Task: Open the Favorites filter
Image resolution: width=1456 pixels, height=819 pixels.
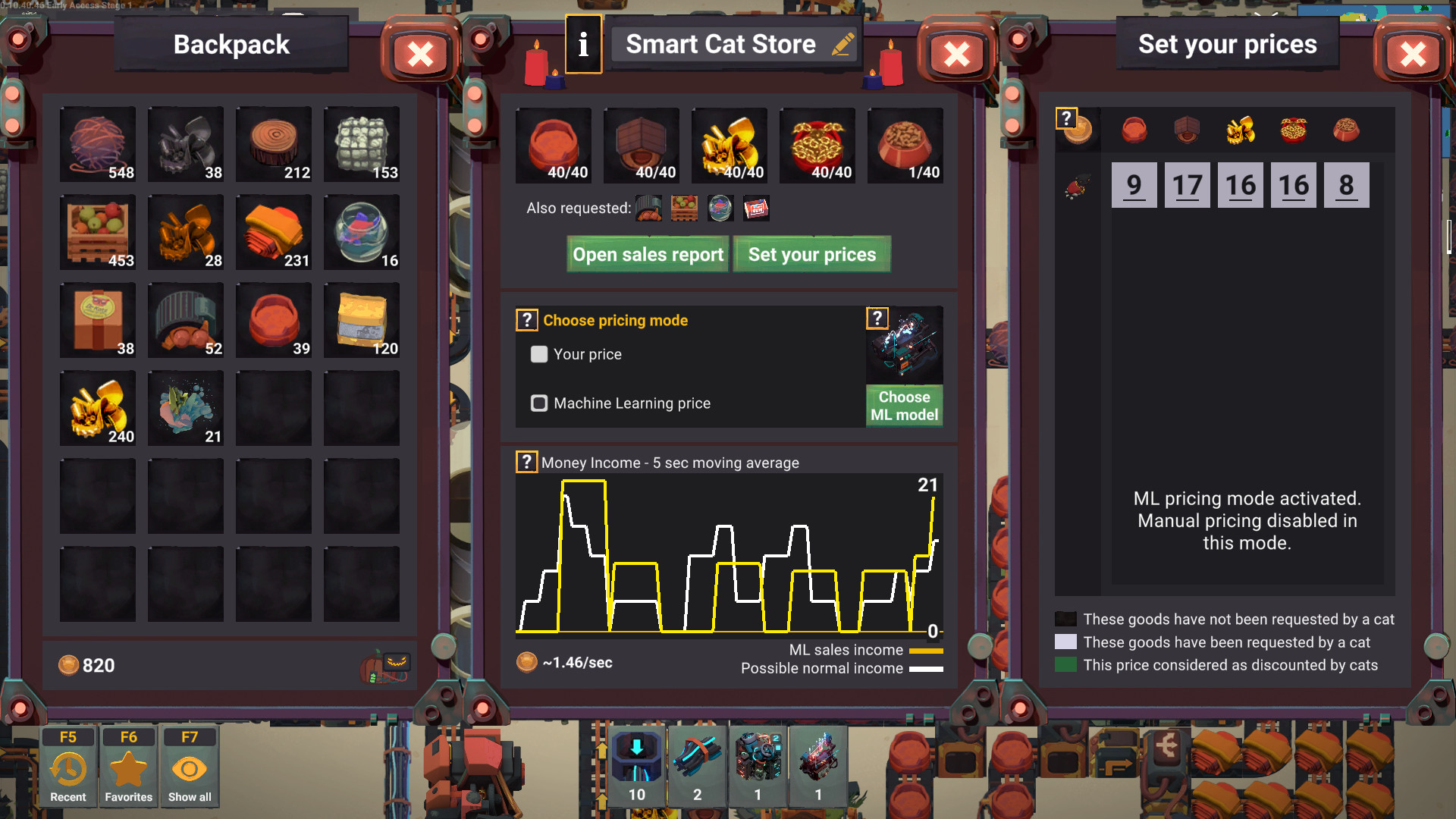Action: coord(128,766)
